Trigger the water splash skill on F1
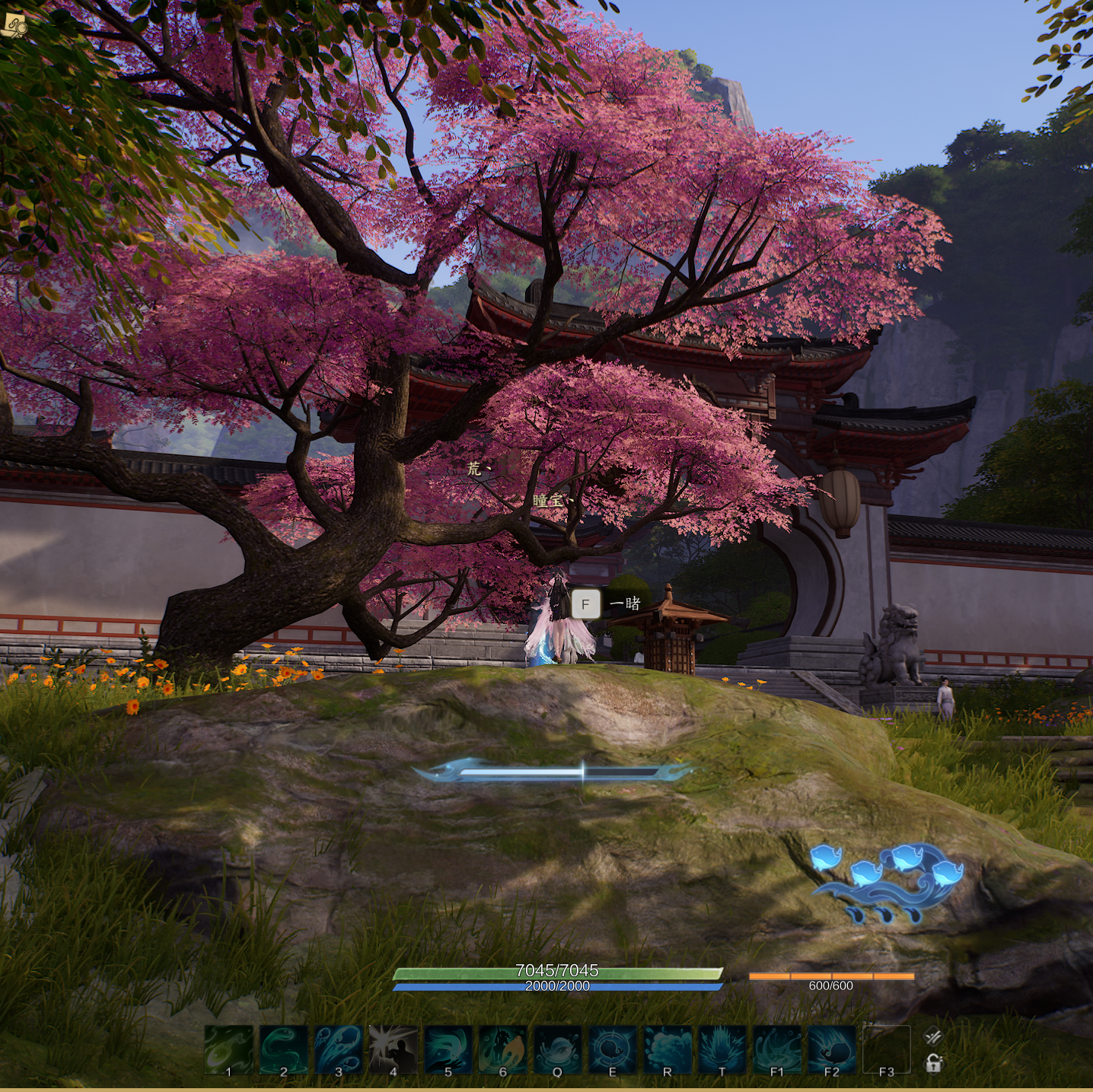 click(776, 1050)
